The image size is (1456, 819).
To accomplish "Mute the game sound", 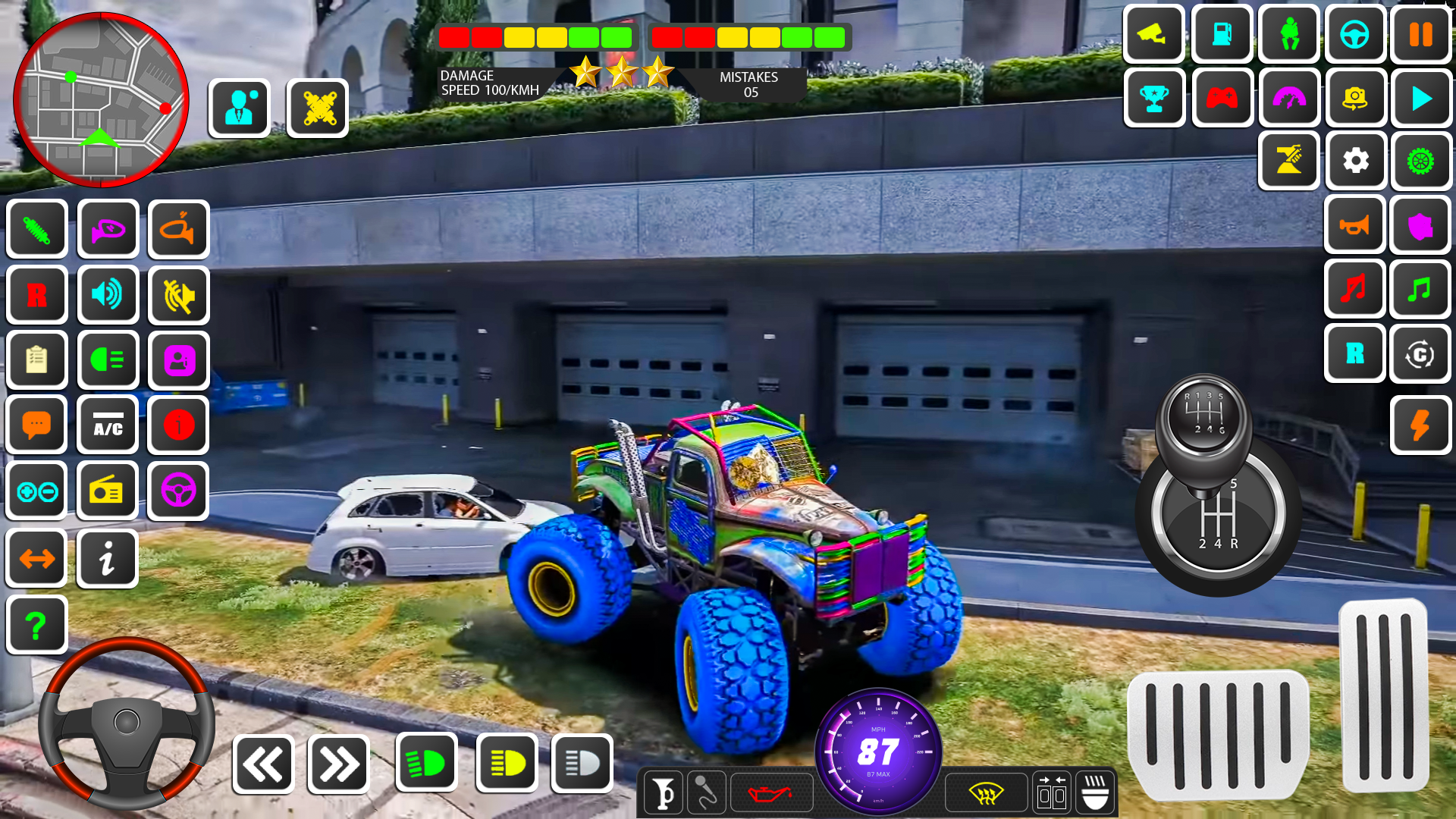I will coord(178,295).
